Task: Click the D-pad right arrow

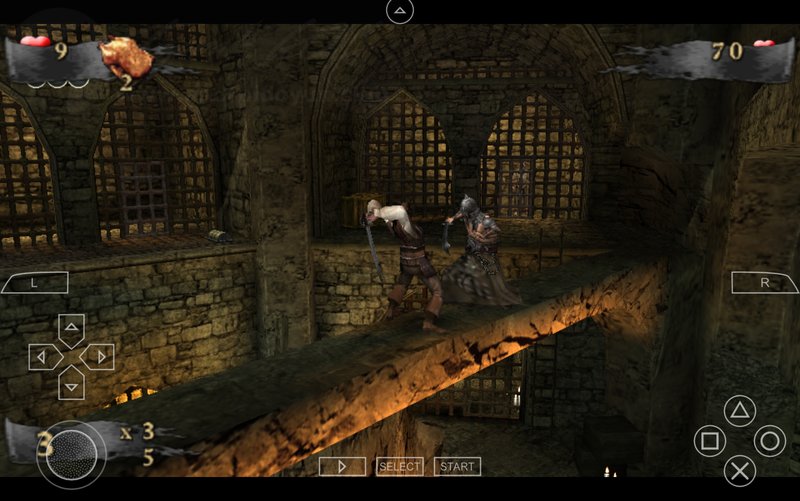Action: (x=97, y=356)
